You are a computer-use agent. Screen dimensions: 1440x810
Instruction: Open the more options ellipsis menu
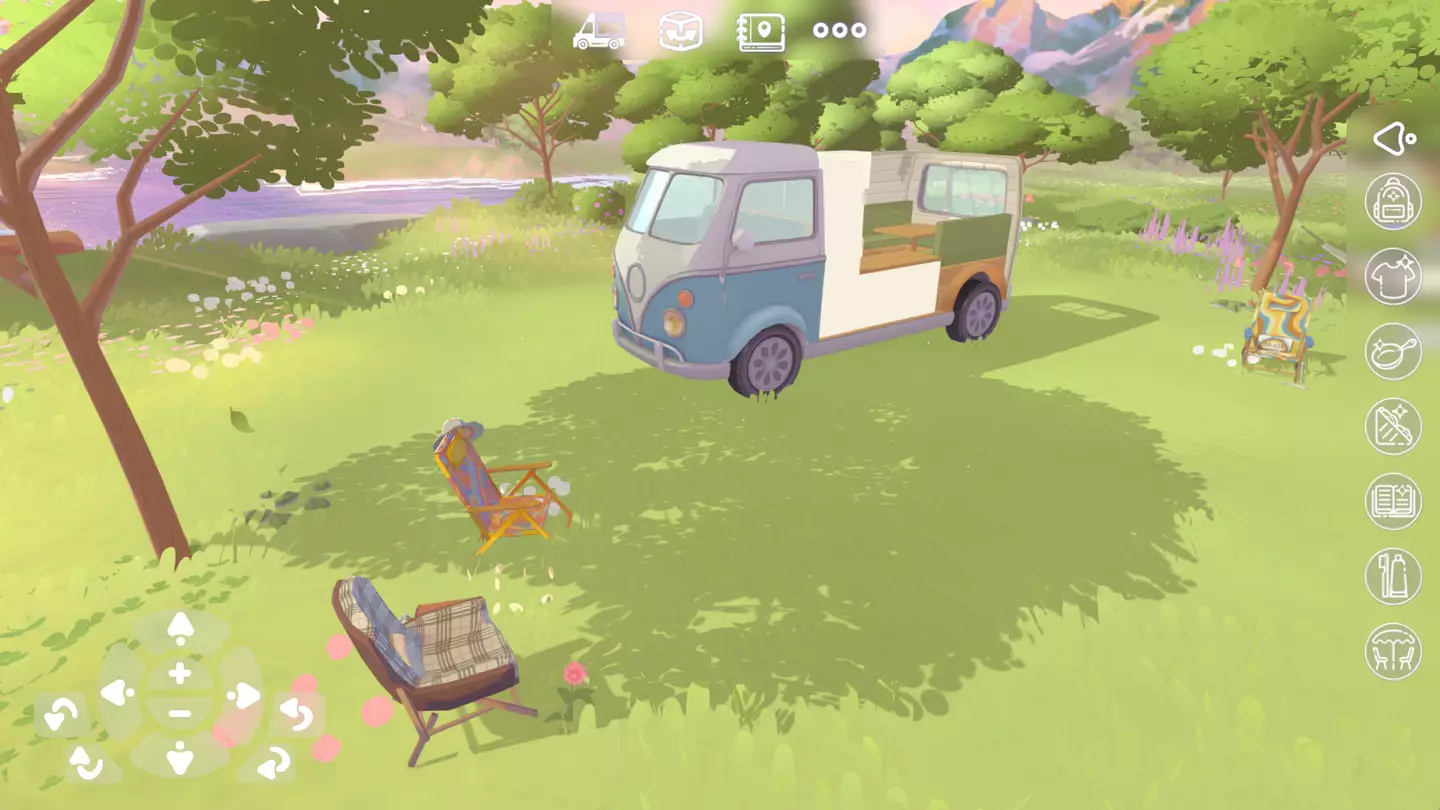pyautogui.click(x=839, y=30)
